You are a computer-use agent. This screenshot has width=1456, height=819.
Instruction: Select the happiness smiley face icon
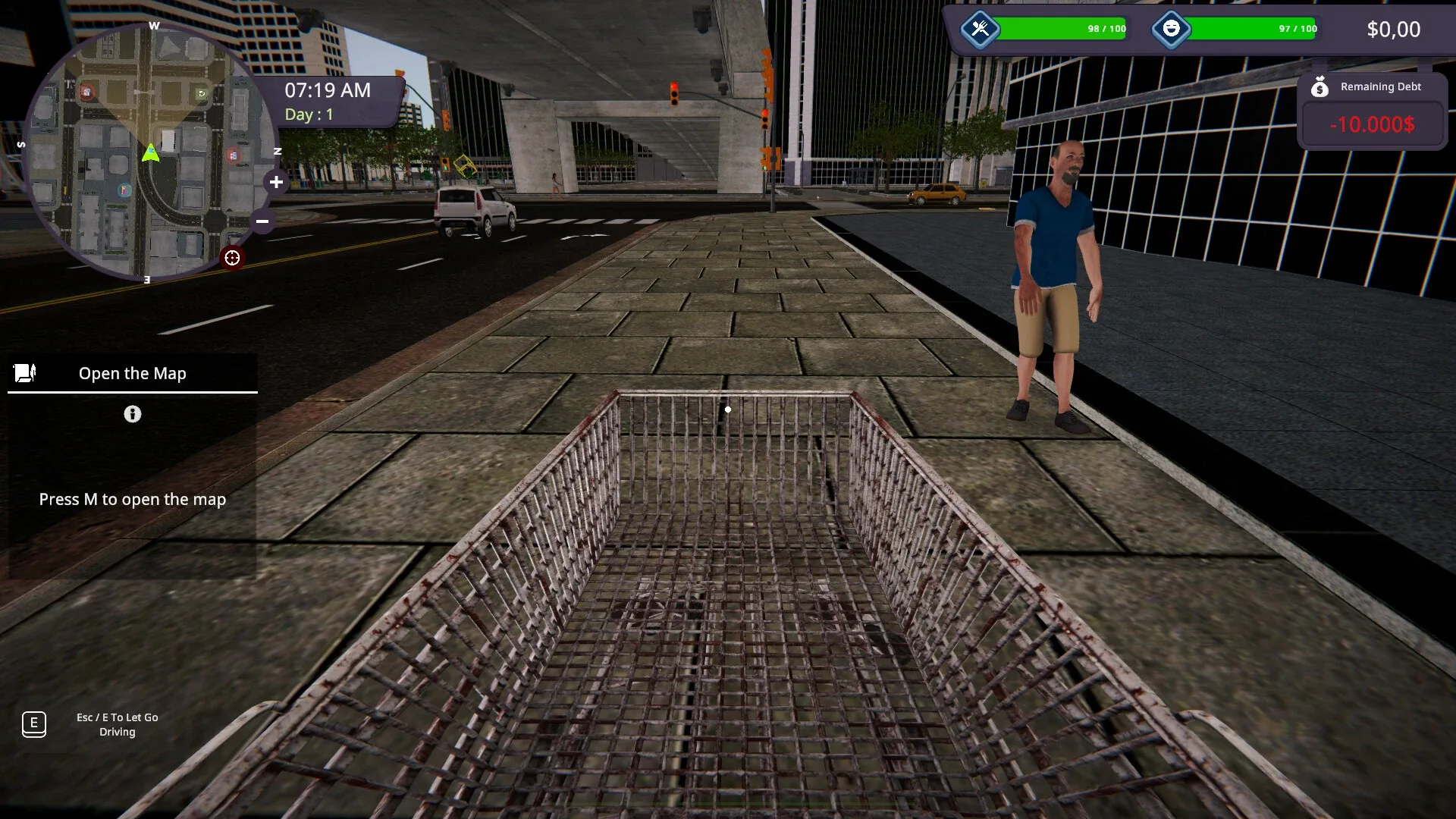click(x=1172, y=30)
